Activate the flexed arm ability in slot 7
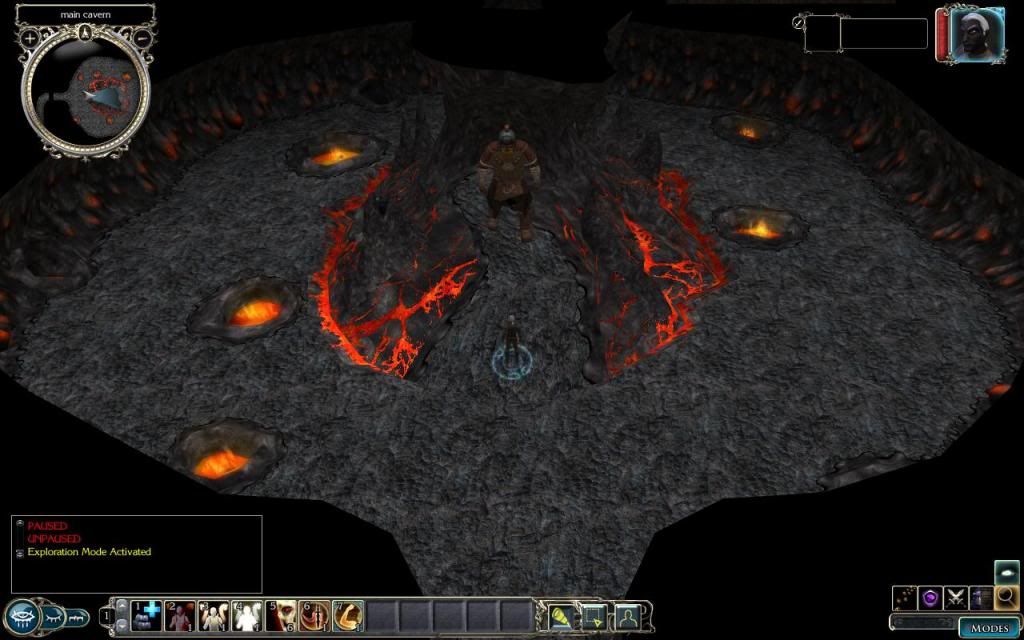This screenshot has height=640, width=1024. tap(347, 615)
